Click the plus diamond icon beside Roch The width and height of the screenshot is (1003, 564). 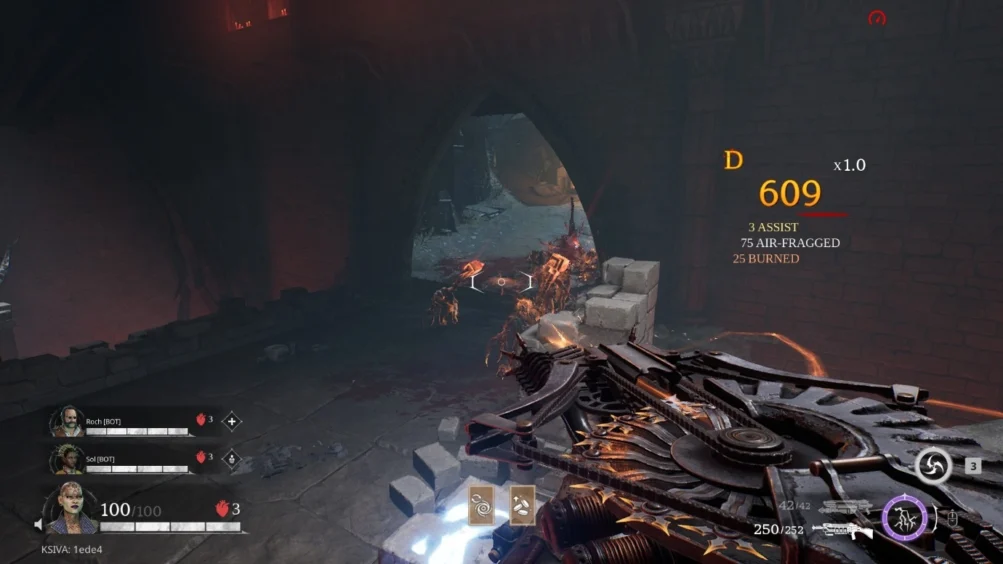pos(232,421)
